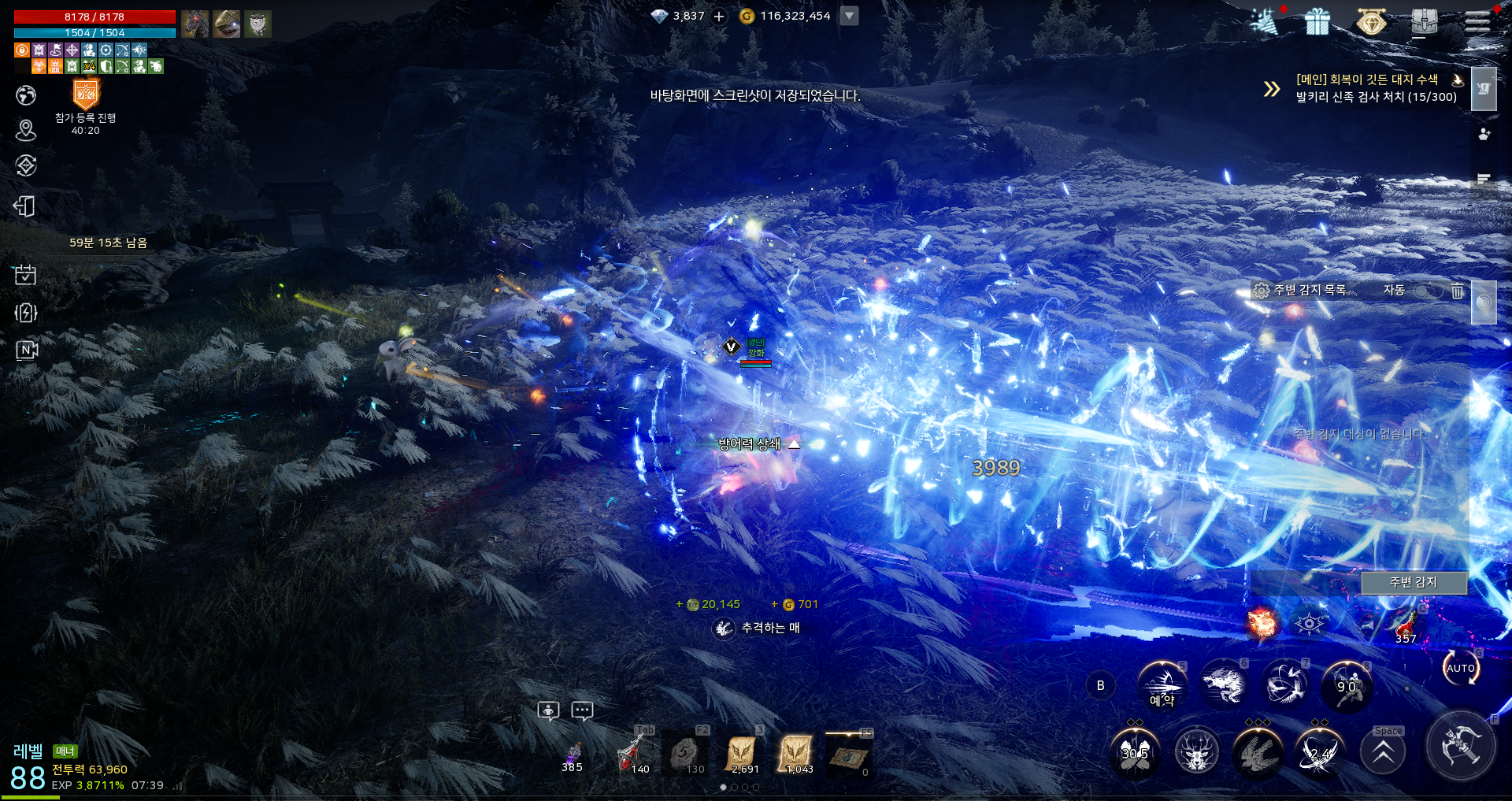Open detection list gear settings

[1262, 291]
